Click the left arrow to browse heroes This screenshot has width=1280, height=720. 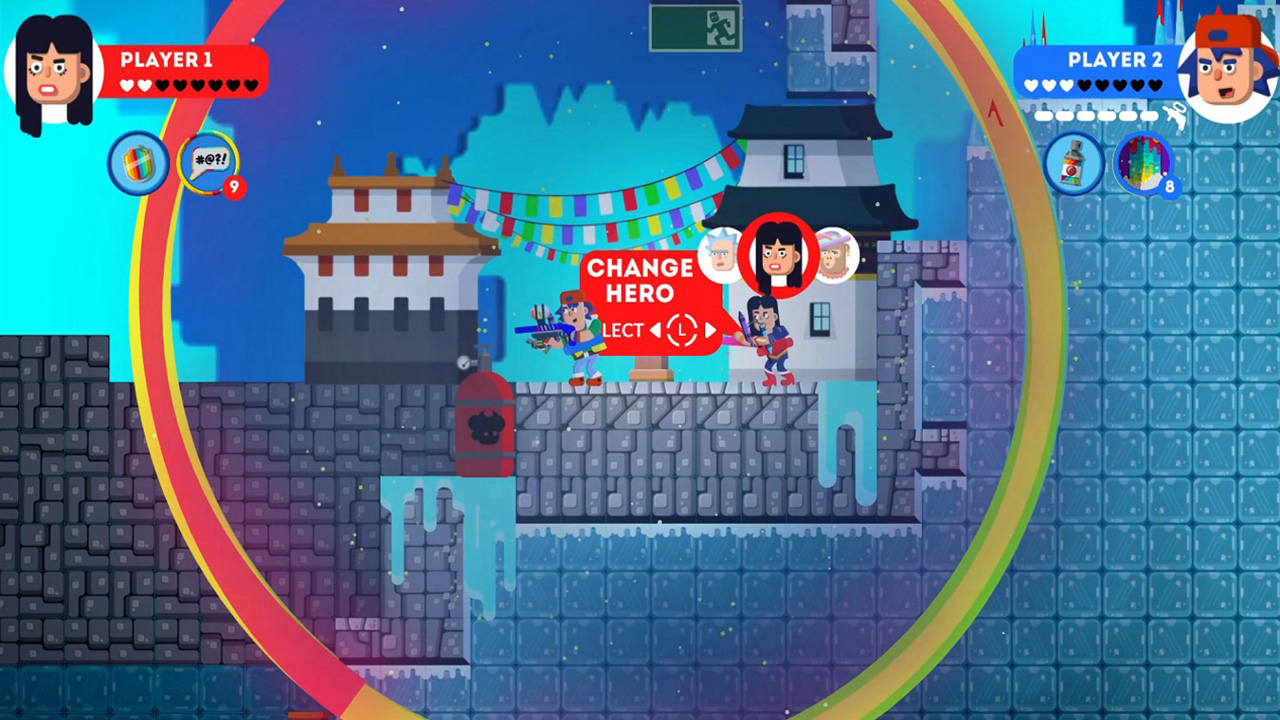pyautogui.click(x=656, y=330)
